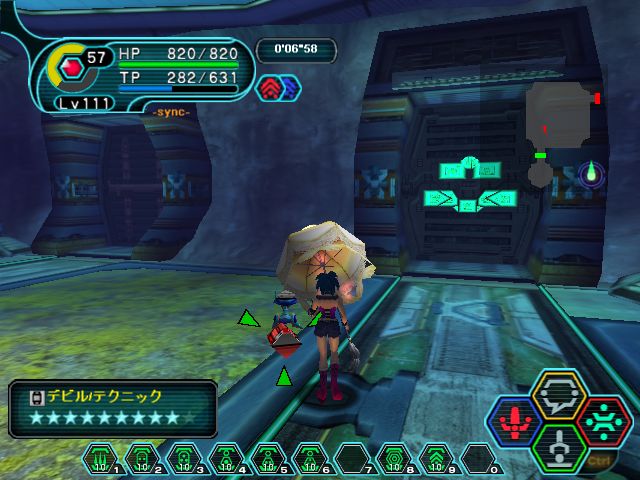
Task: Open the デビル/テクニック item info panel
Action: 113,408
